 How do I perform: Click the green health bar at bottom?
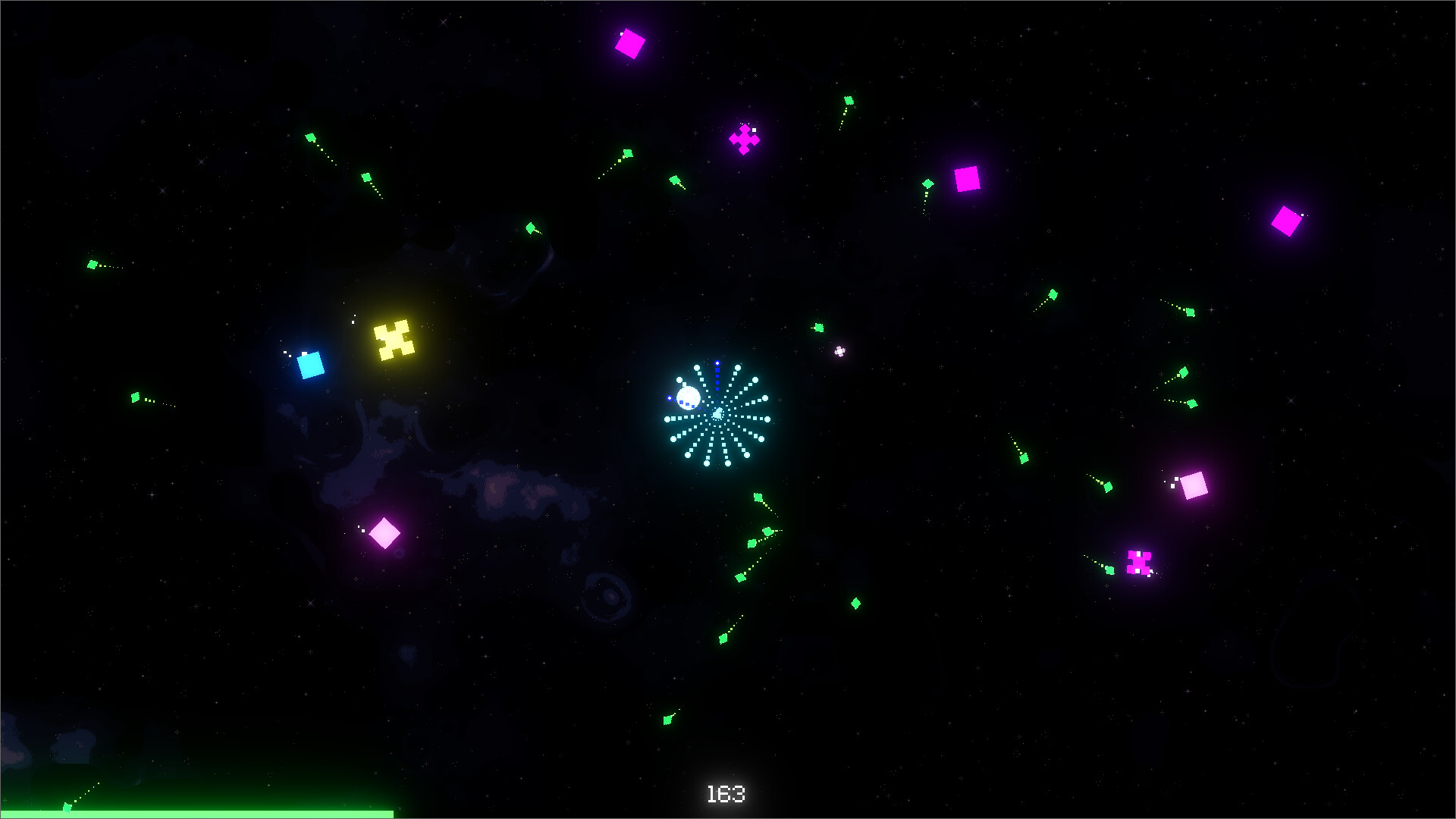(197, 812)
